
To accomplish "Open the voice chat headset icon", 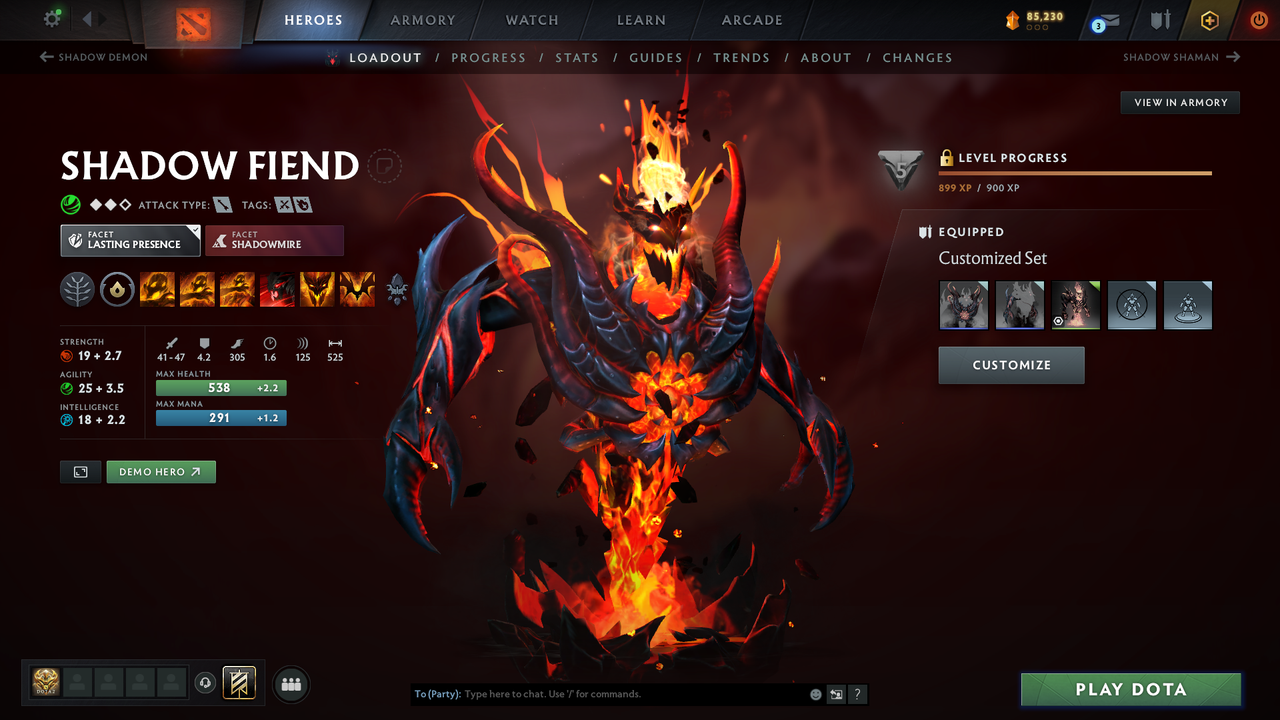I will pyautogui.click(x=206, y=683).
